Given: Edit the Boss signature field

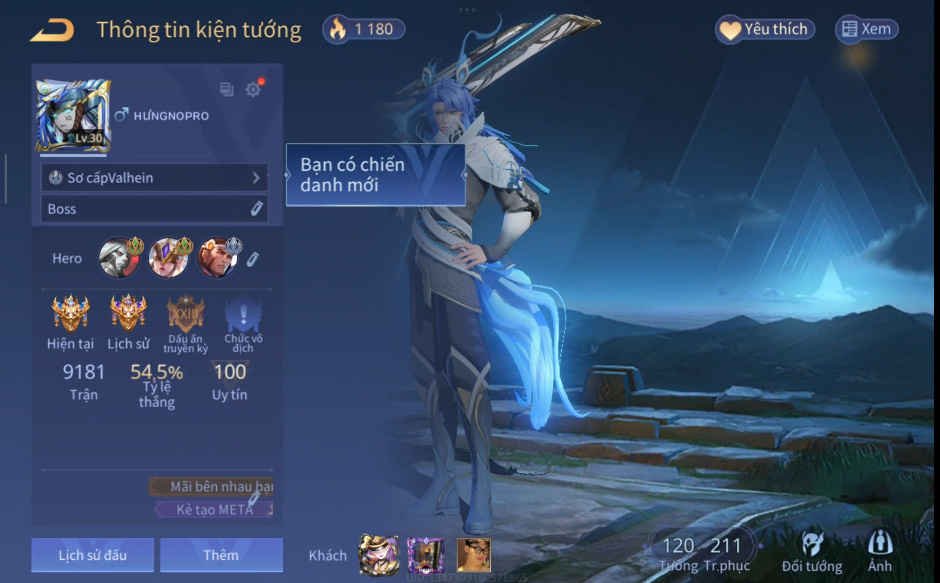Looking at the screenshot, I should [x=256, y=208].
